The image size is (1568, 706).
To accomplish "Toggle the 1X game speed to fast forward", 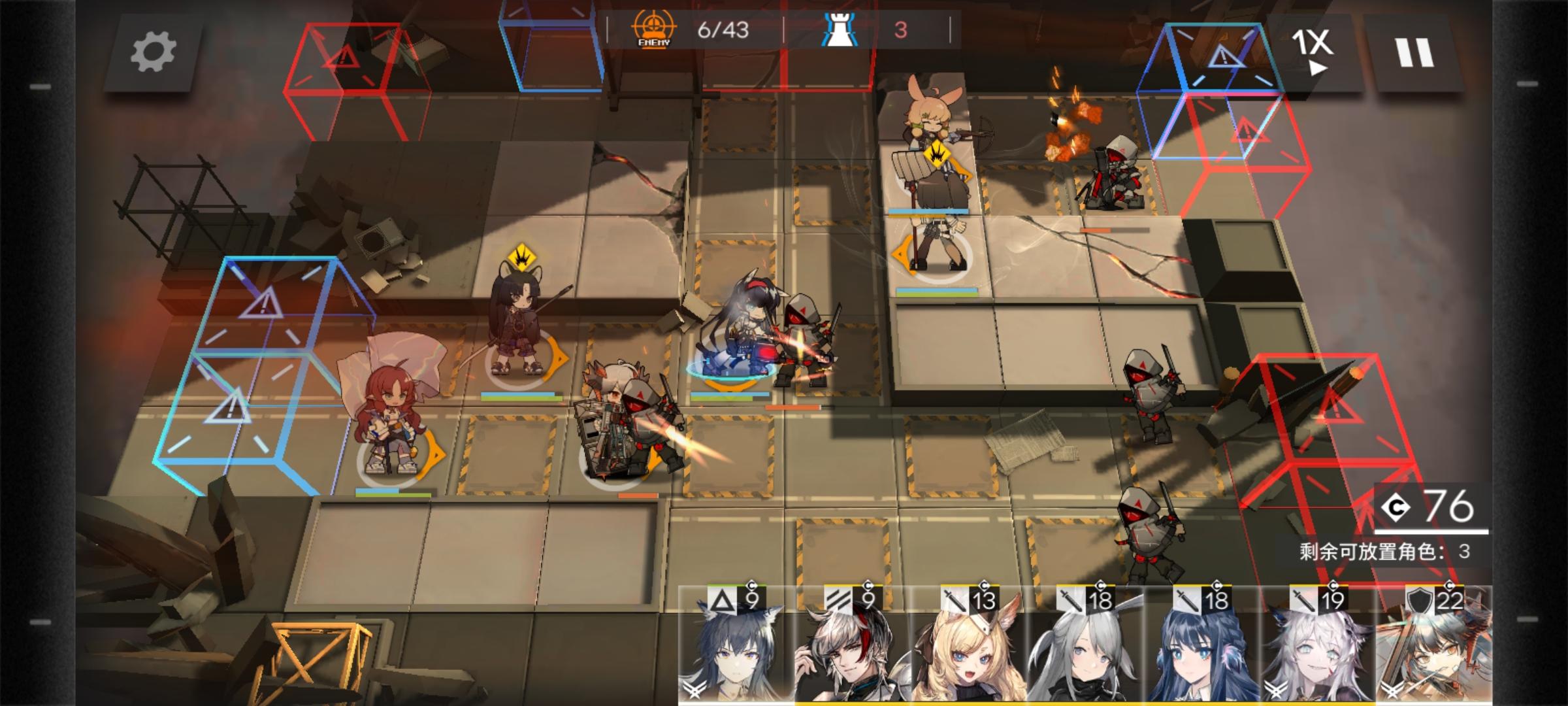I will click(x=1316, y=48).
